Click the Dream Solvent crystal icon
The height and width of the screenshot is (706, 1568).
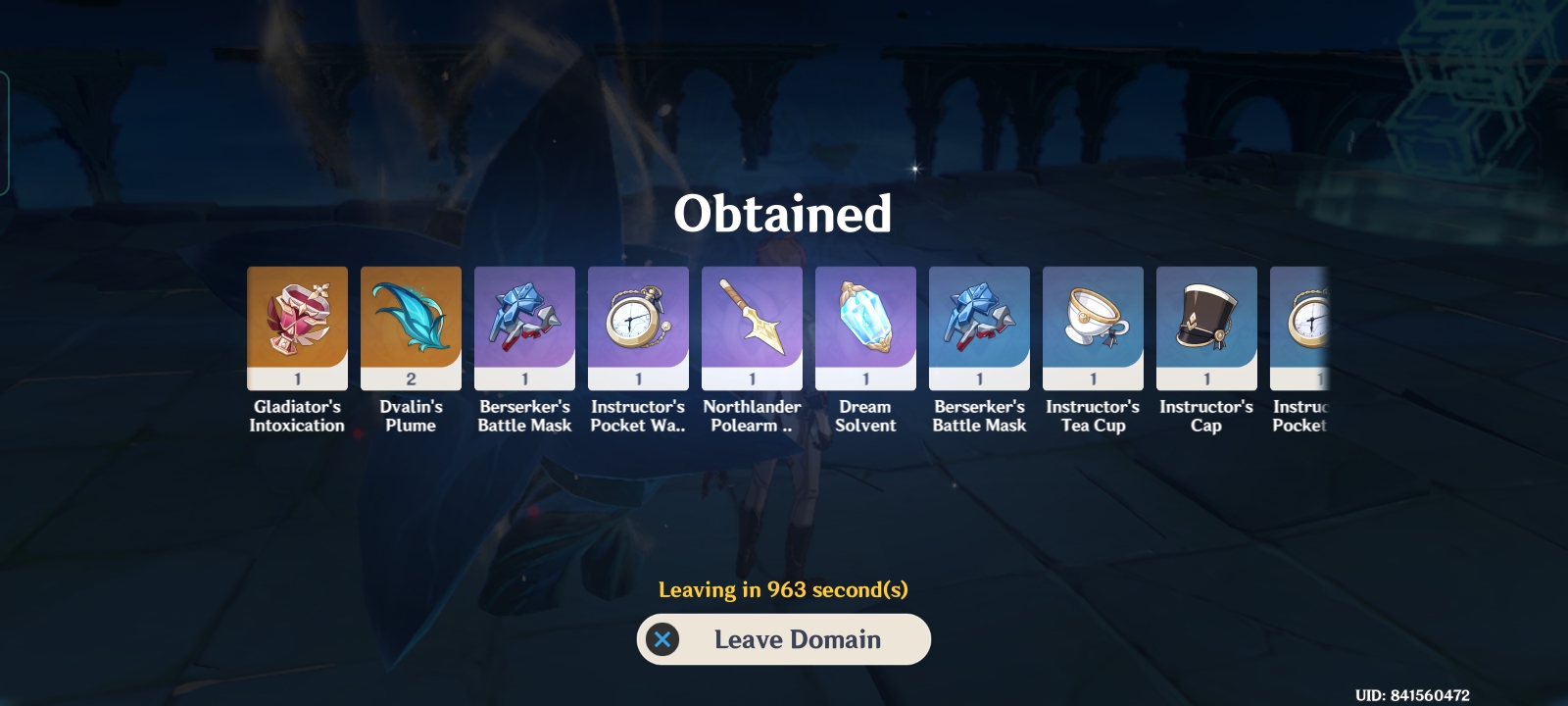coord(865,324)
